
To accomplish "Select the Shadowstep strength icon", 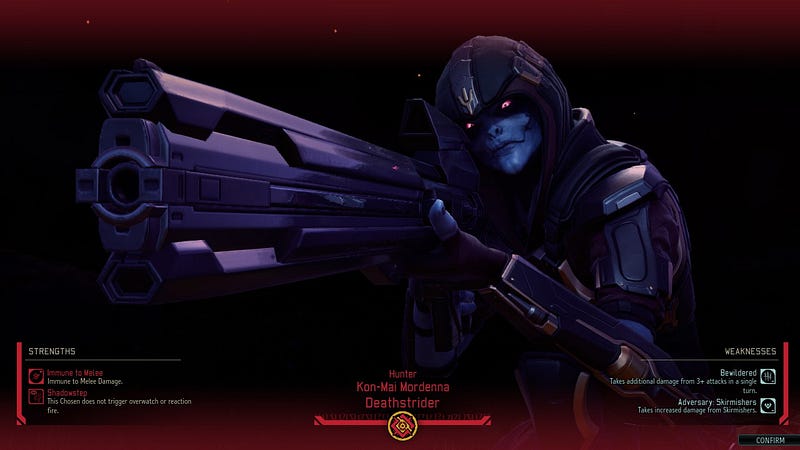I will (x=35, y=397).
